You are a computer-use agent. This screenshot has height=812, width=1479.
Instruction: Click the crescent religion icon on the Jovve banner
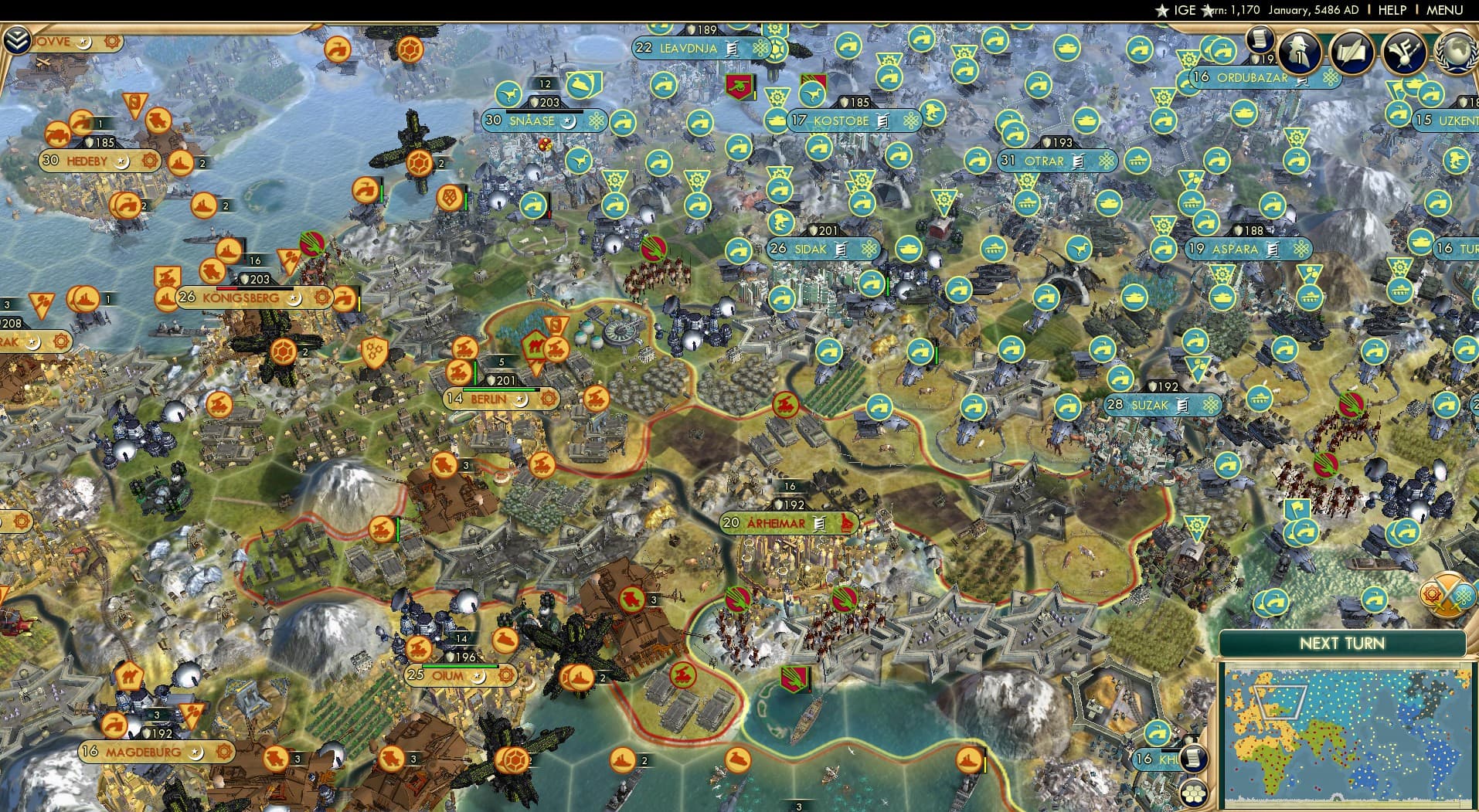85,42
